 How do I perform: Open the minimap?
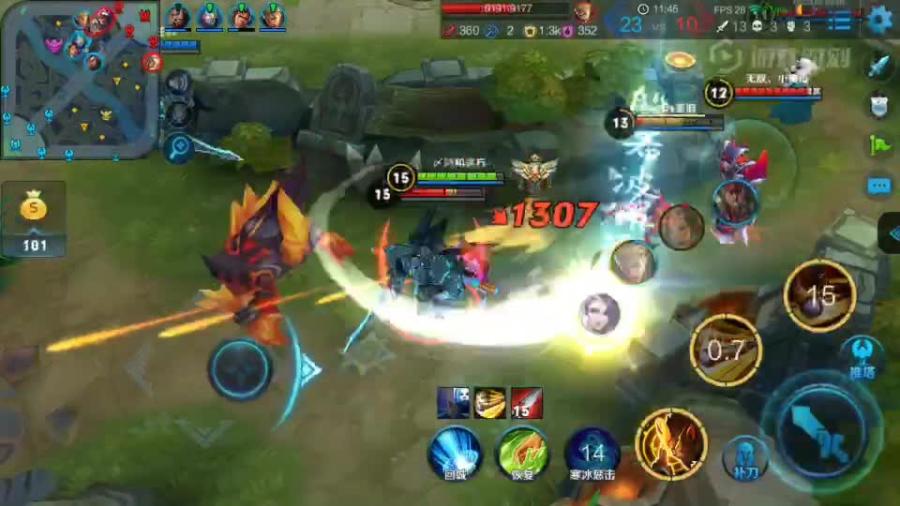pyautogui.click(x=78, y=78)
